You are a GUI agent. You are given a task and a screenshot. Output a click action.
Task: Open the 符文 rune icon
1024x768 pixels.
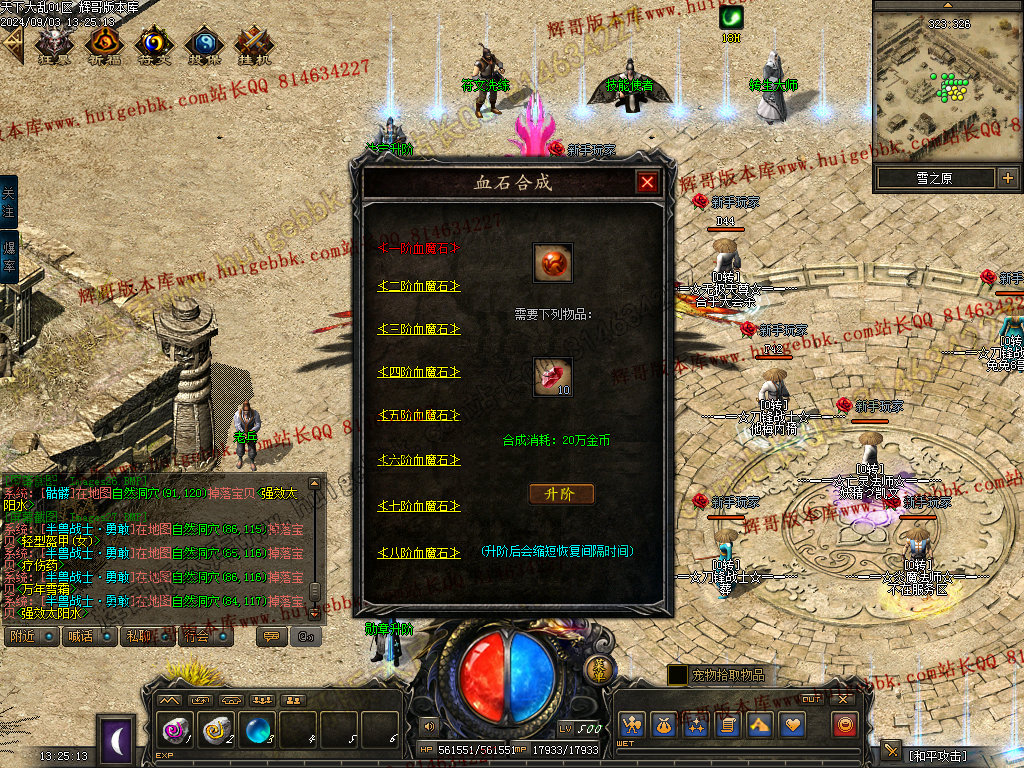click(x=153, y=44)
